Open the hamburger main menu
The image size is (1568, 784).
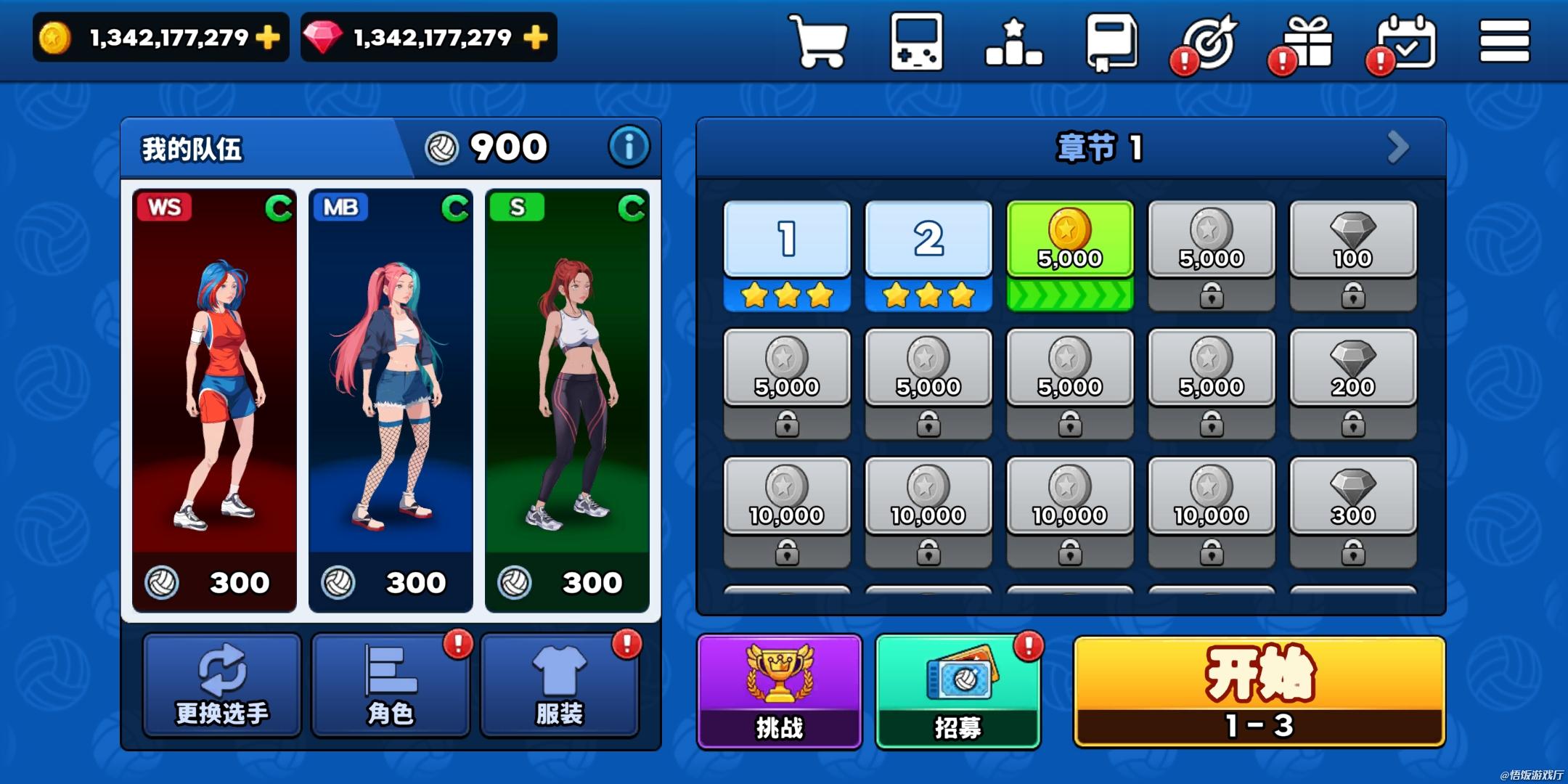coord(1504,41)
